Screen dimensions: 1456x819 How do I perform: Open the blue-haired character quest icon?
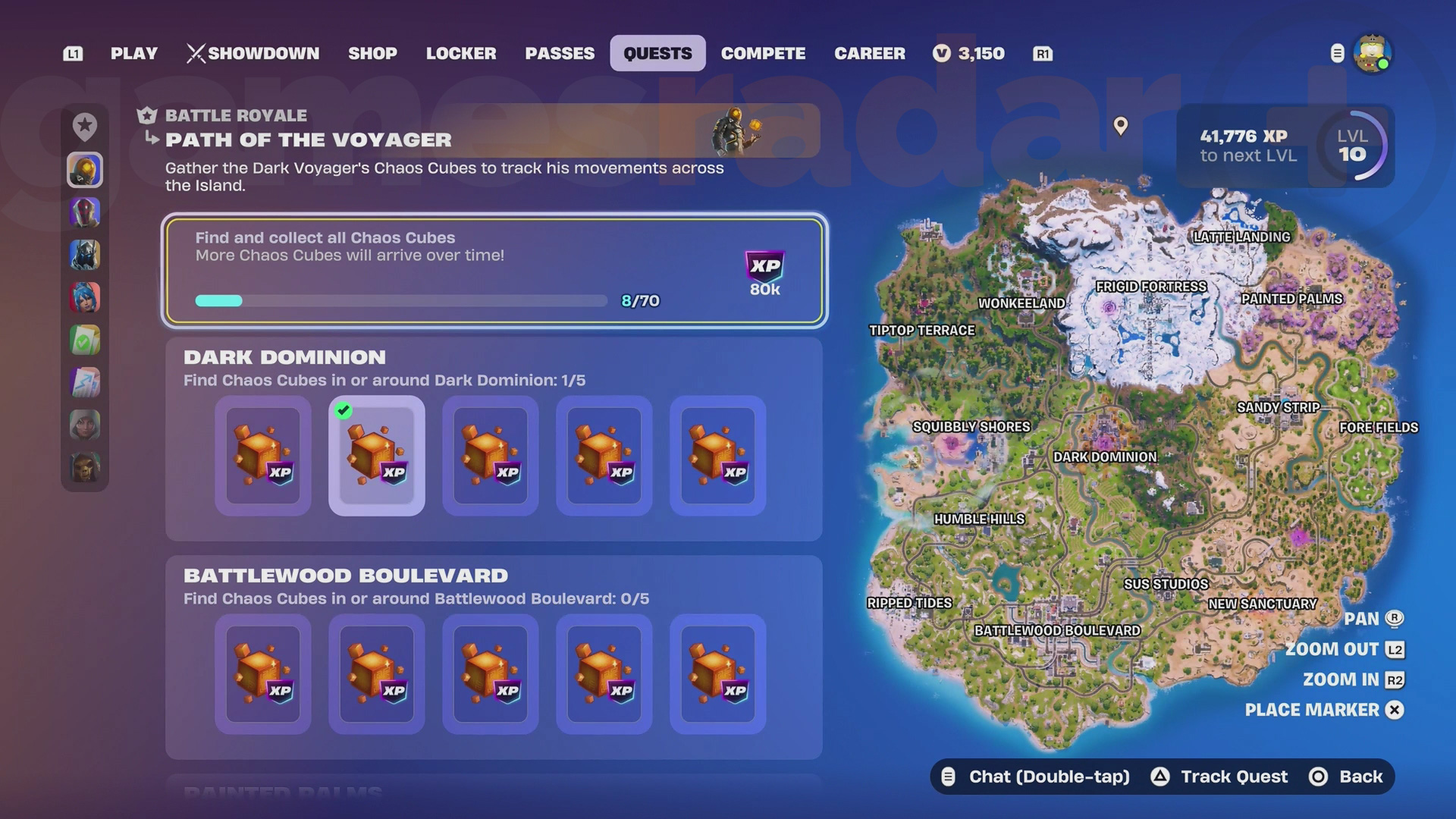pos(84,298)
